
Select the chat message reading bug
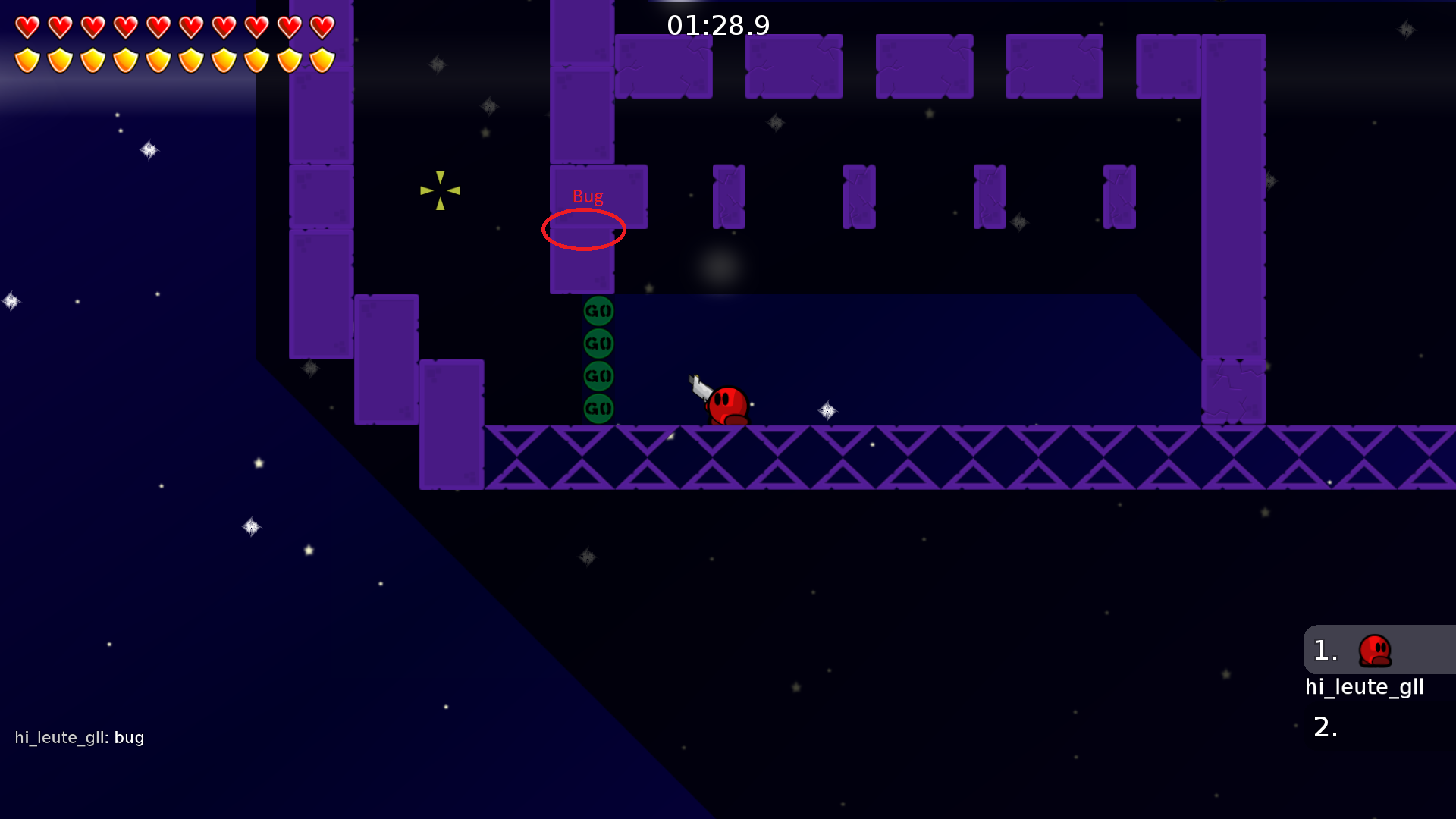[x=130, y=736]
